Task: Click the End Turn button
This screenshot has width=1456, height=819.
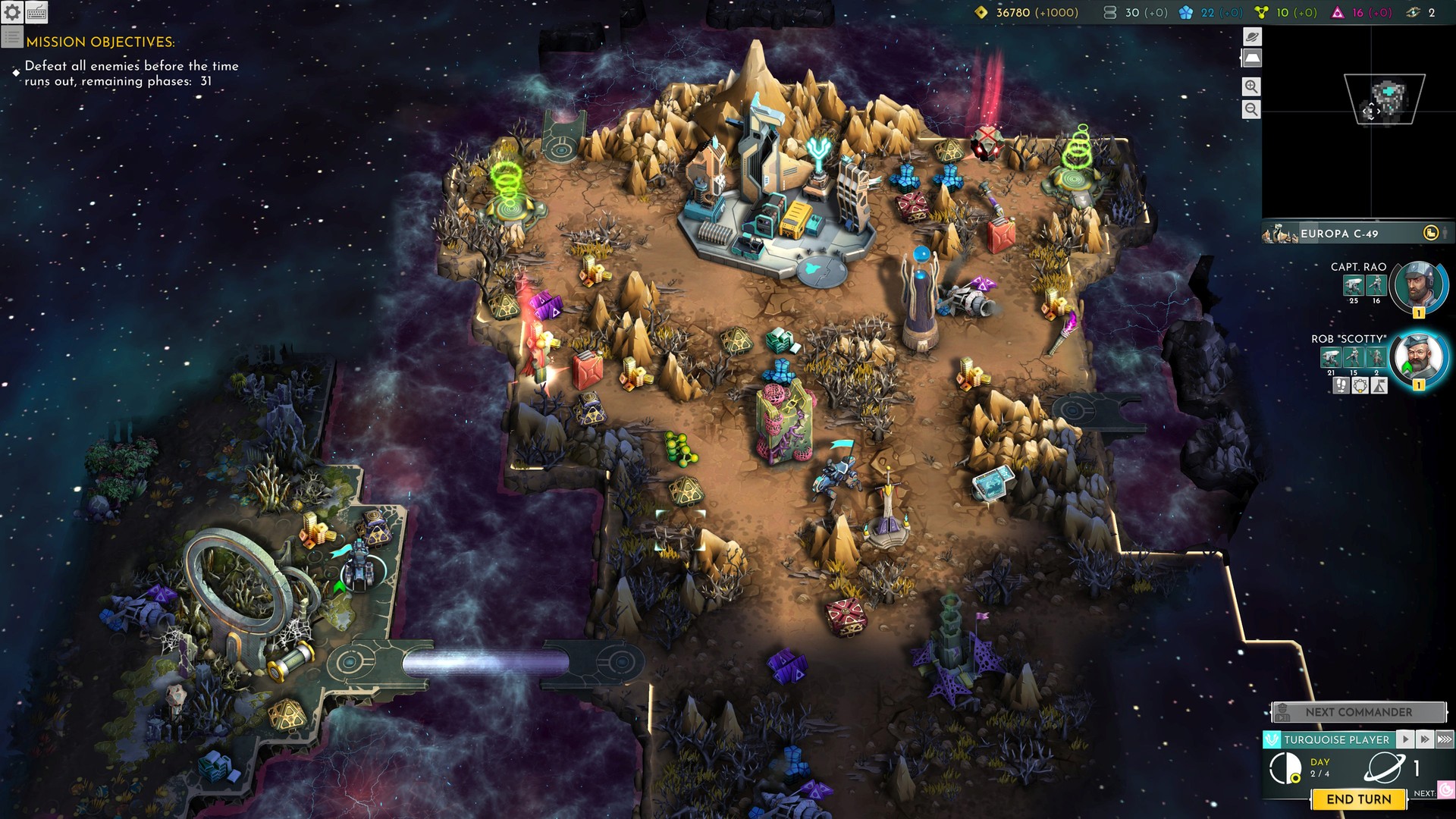Action: 1358,799
